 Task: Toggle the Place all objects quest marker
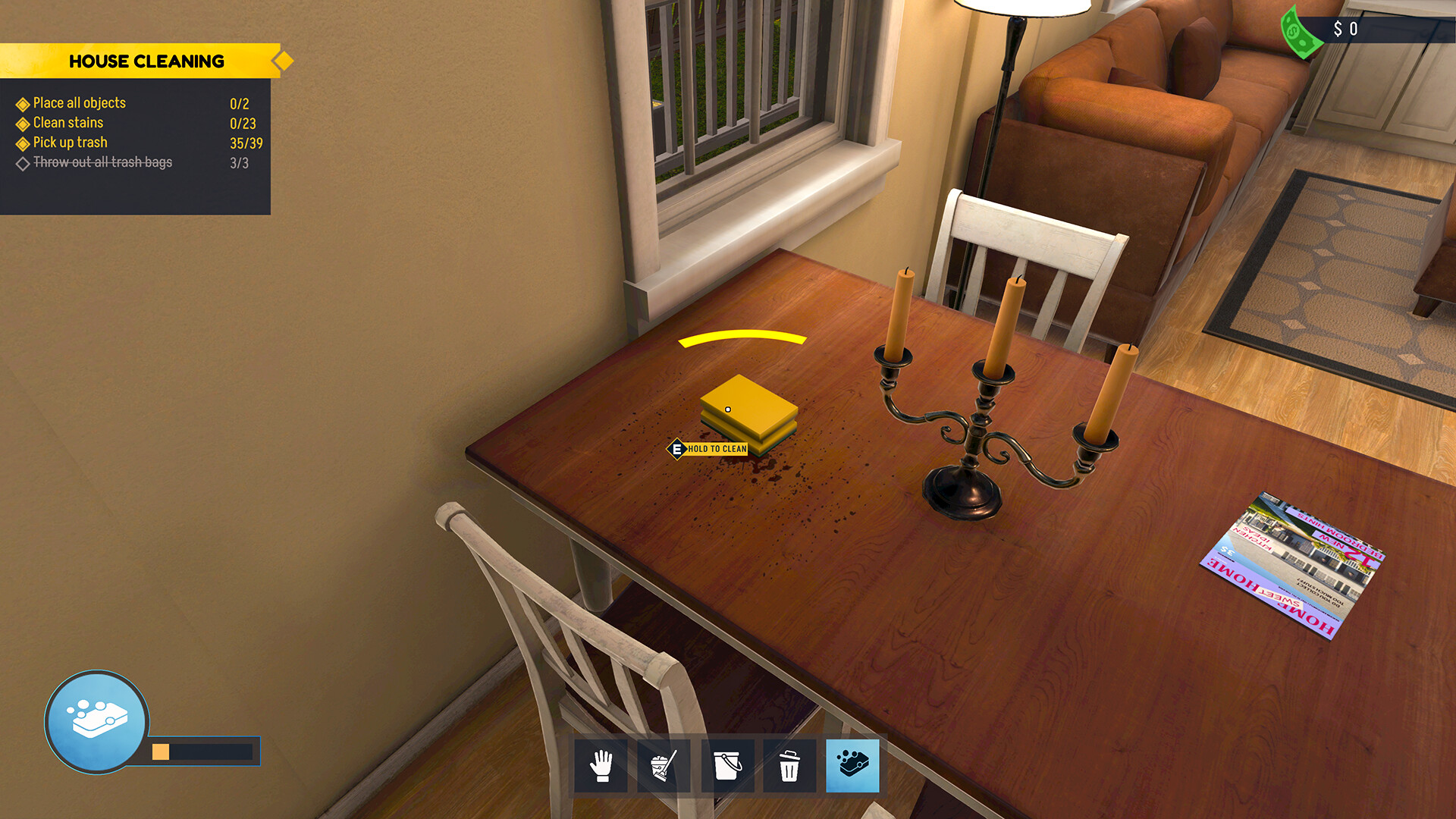click(x=23, y=103)
